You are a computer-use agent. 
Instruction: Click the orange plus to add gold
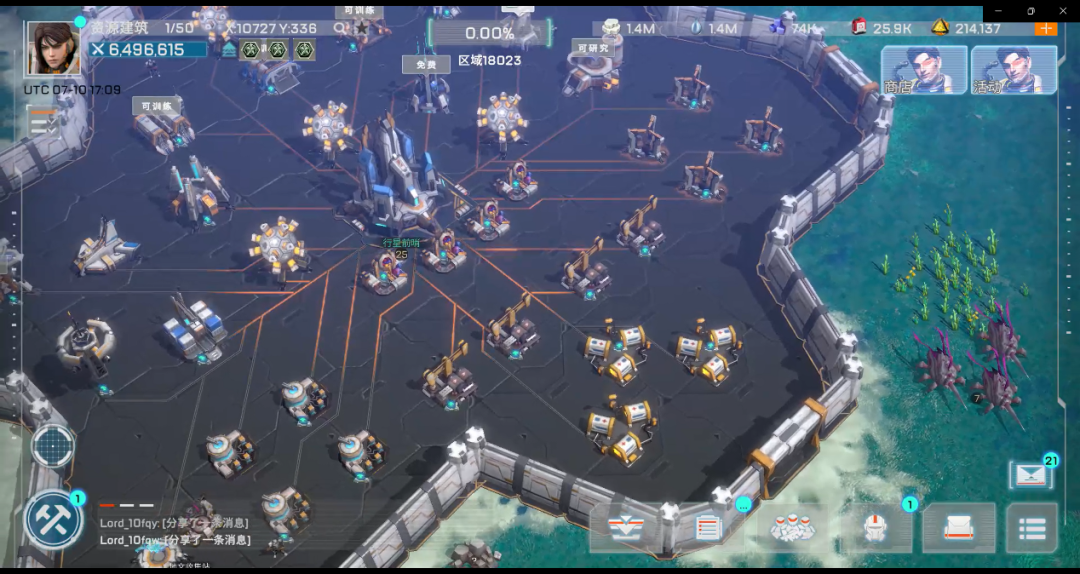[1046, 28]
